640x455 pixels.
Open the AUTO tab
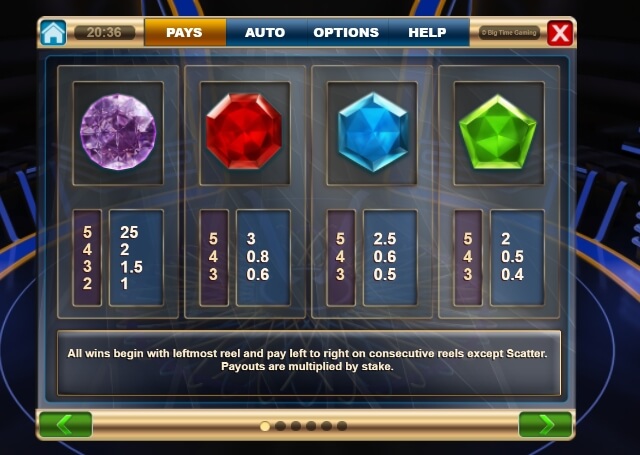(265, 33)
